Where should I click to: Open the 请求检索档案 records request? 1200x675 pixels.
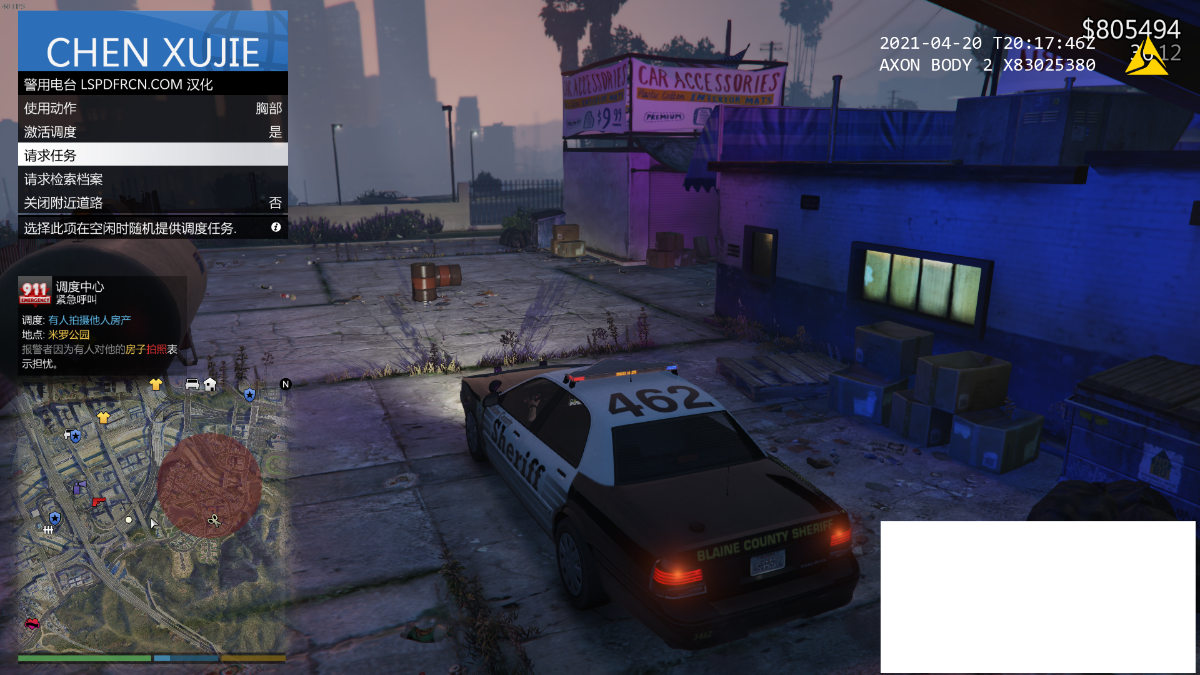153,179
